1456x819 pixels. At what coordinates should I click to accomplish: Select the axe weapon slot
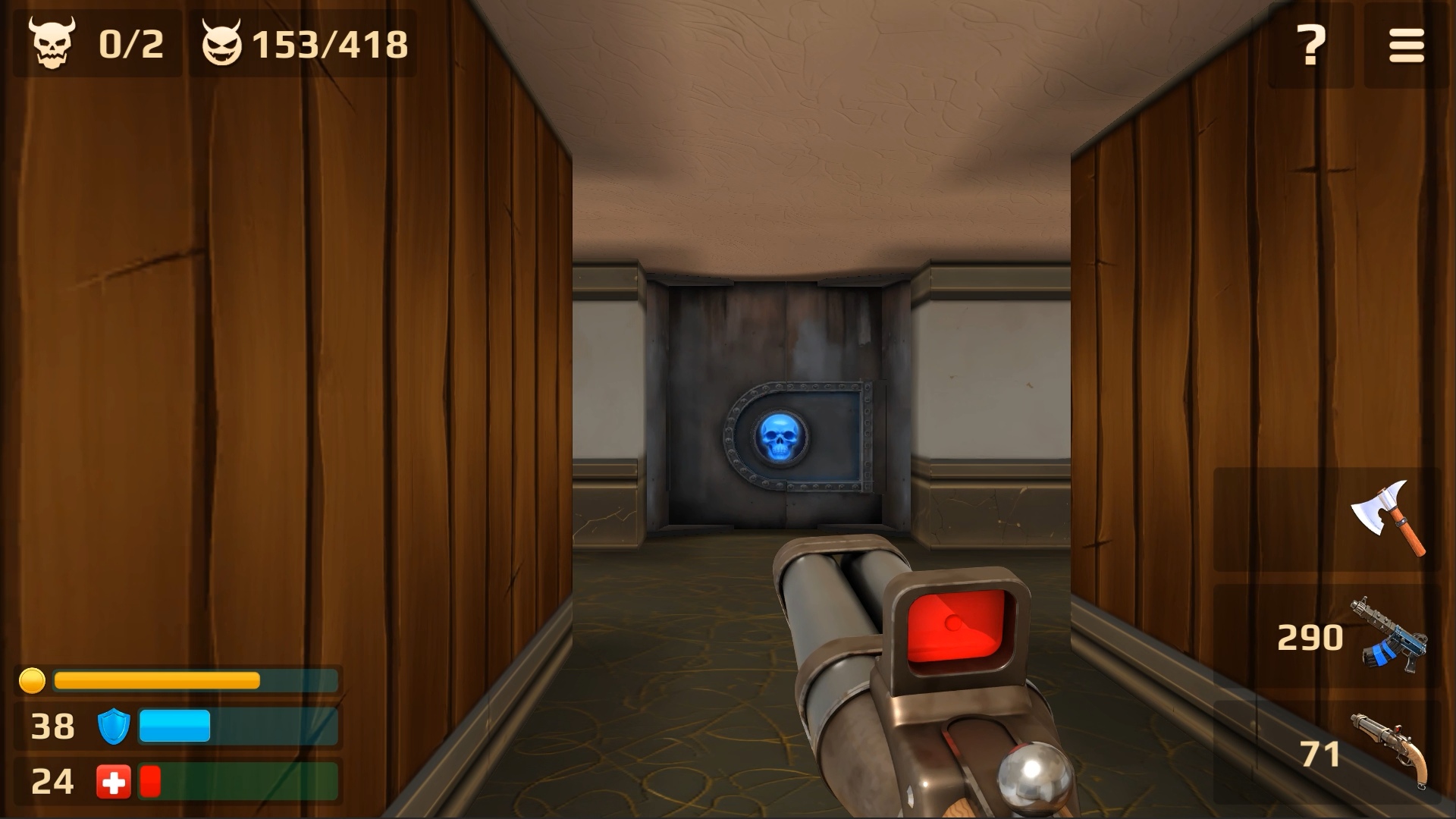coord(1387,519)
